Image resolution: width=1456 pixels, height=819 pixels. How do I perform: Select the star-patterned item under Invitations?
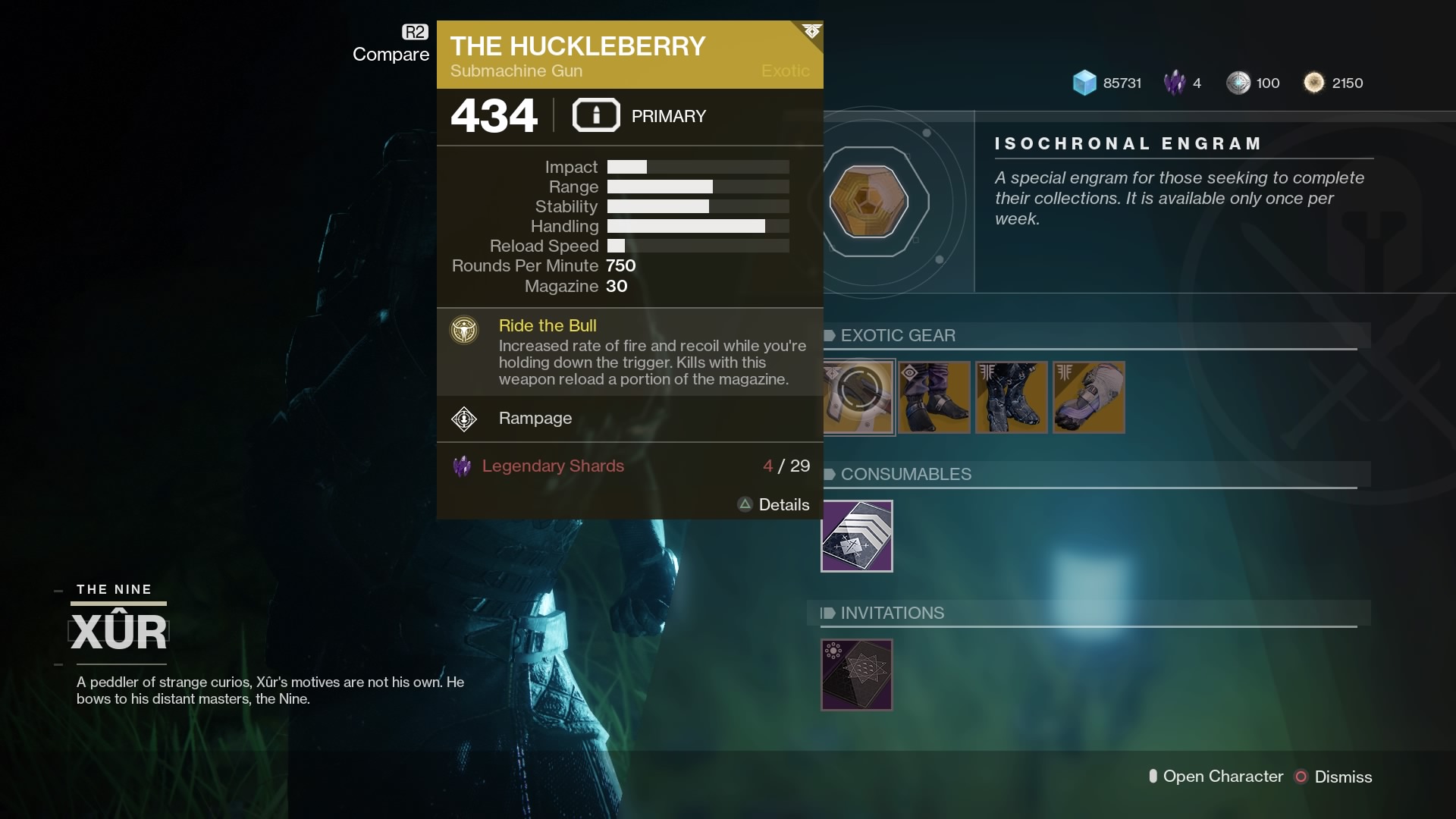coord(857,675)
